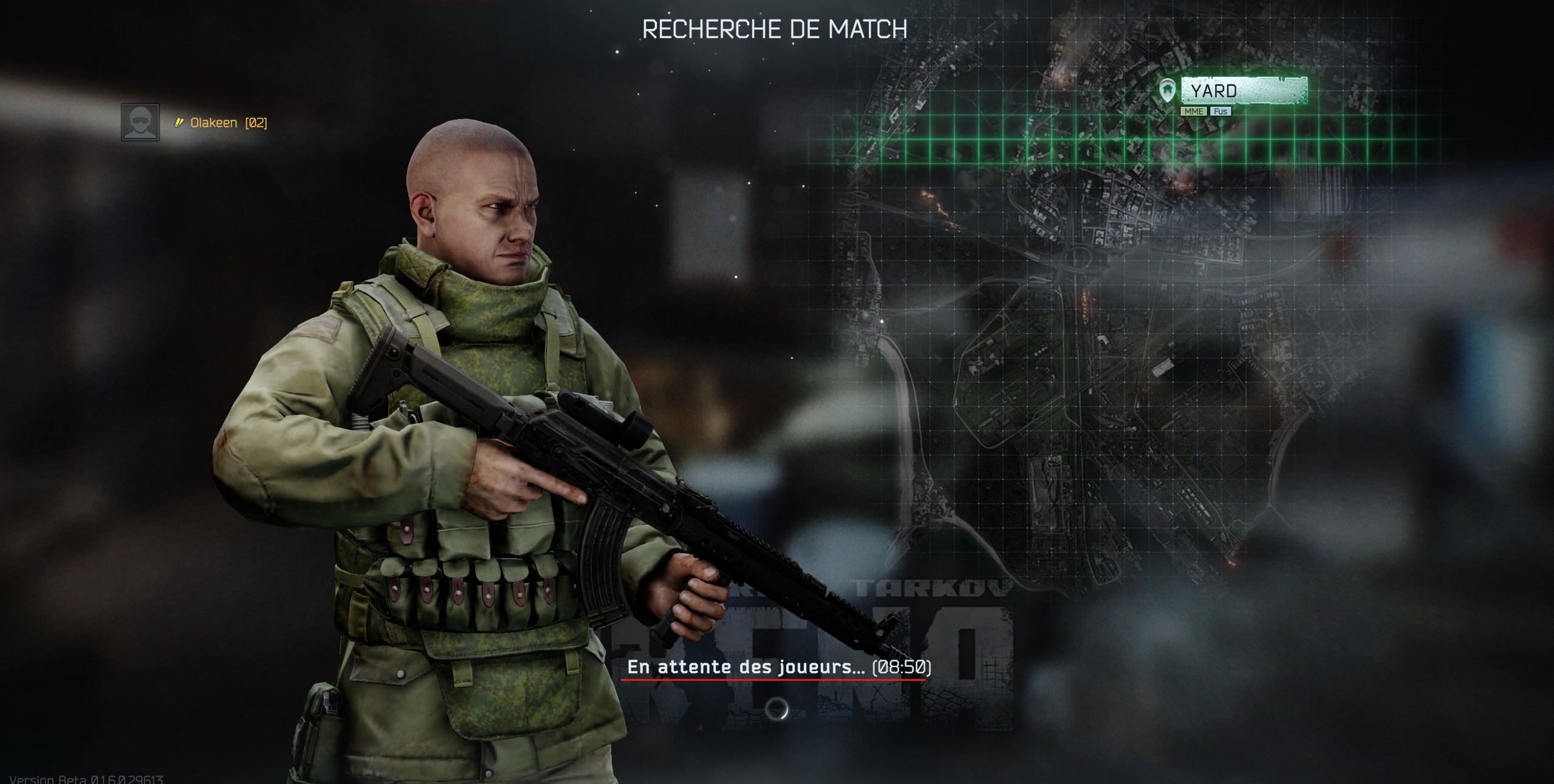1554x784 pixels.
Task: Click the Fus tag under YARD
Action: 1220,111
